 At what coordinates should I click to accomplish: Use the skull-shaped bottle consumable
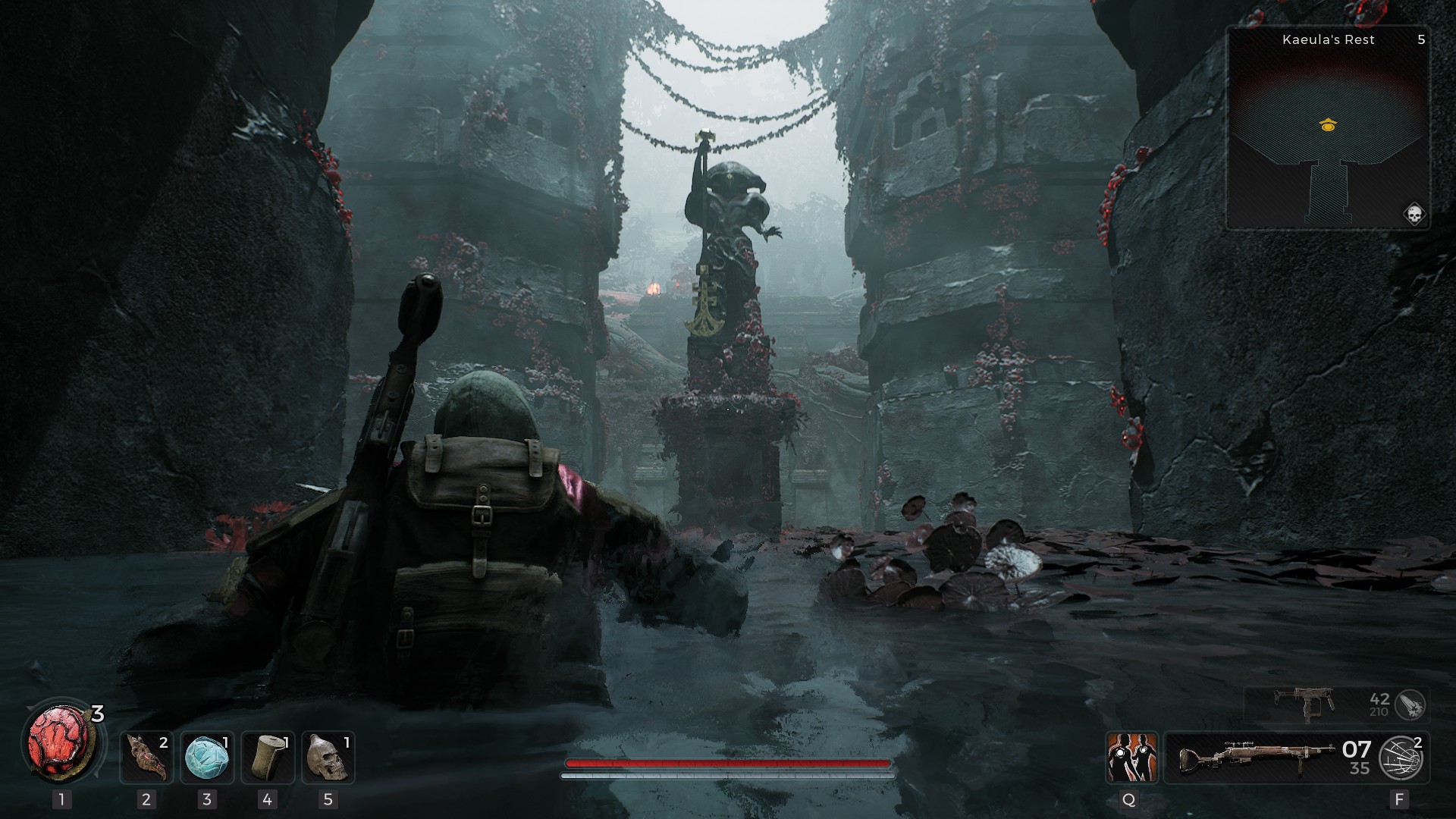click(328, 757)
